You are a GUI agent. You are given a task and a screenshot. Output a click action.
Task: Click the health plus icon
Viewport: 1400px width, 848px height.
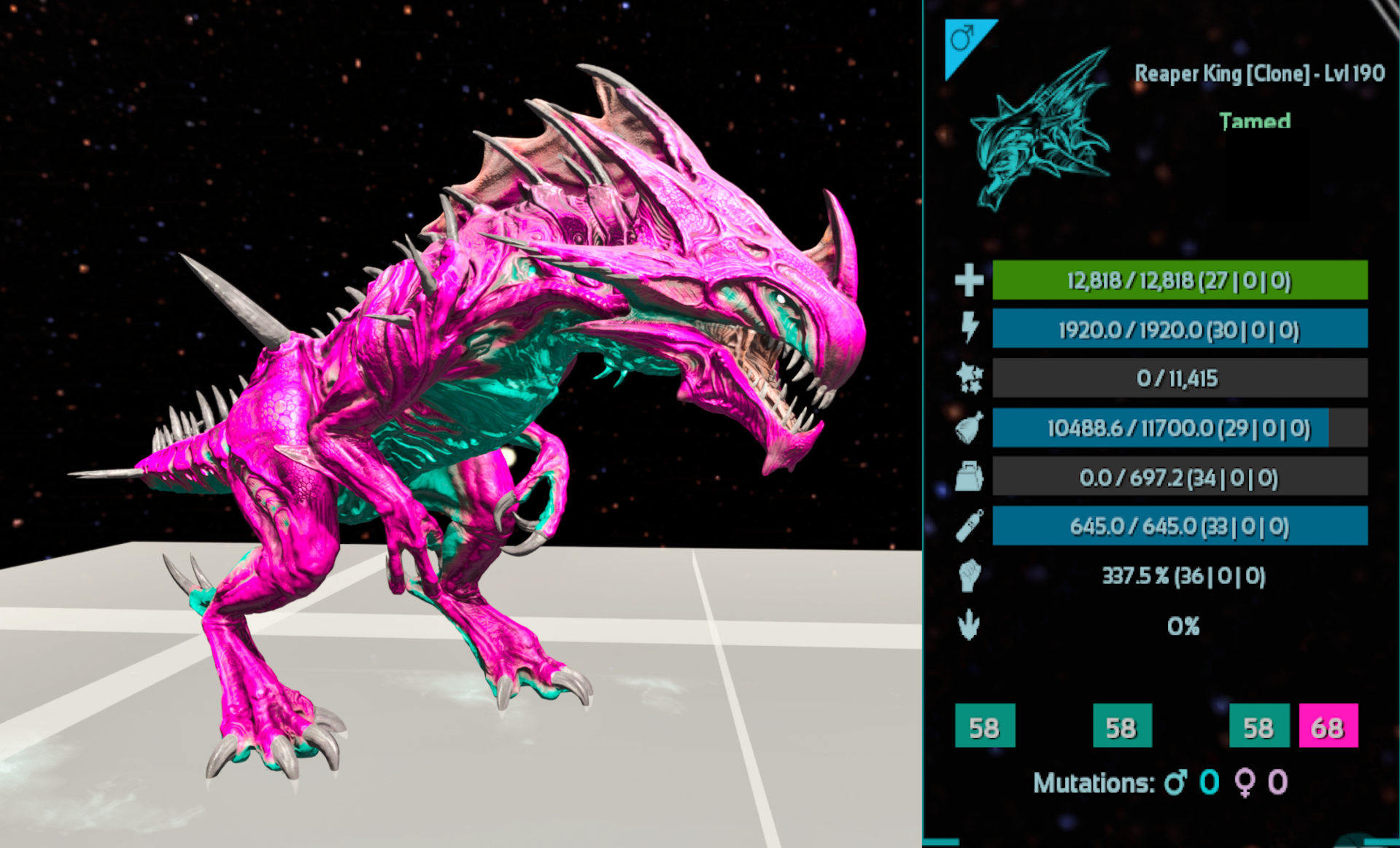(x=969, y=281)
